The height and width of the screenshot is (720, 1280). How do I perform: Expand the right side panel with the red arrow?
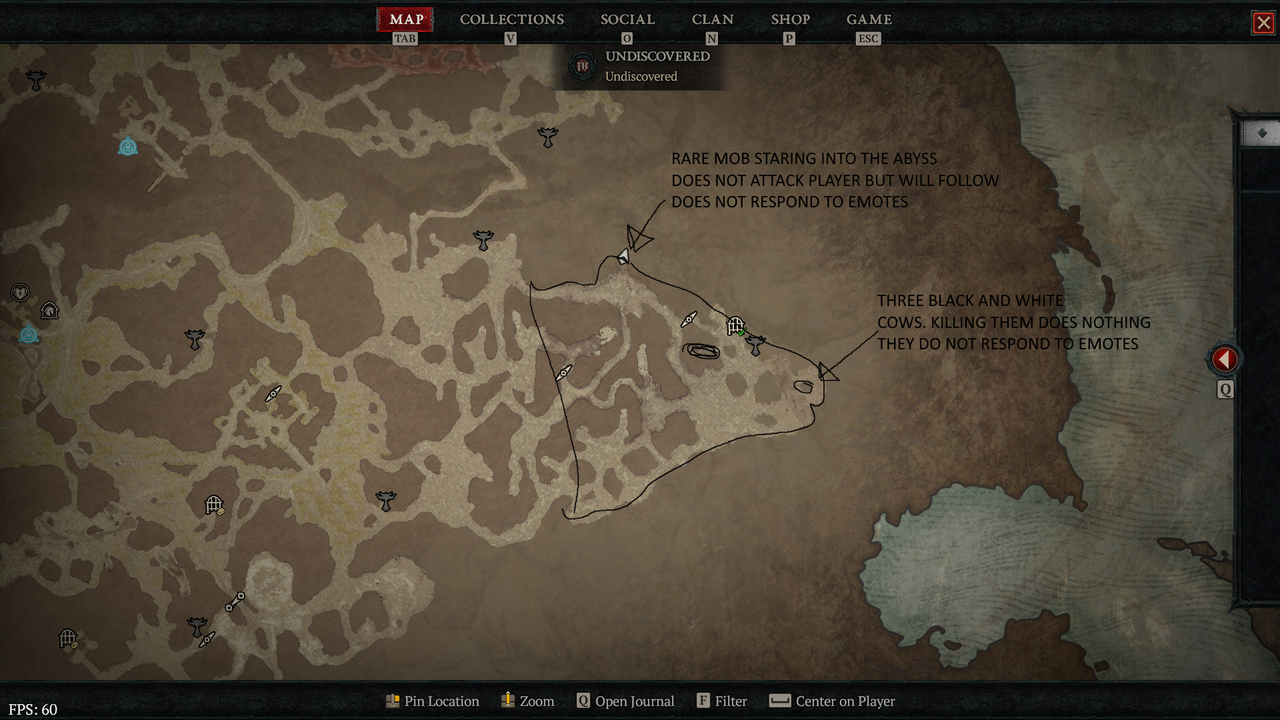click(x=1224, y=359)
